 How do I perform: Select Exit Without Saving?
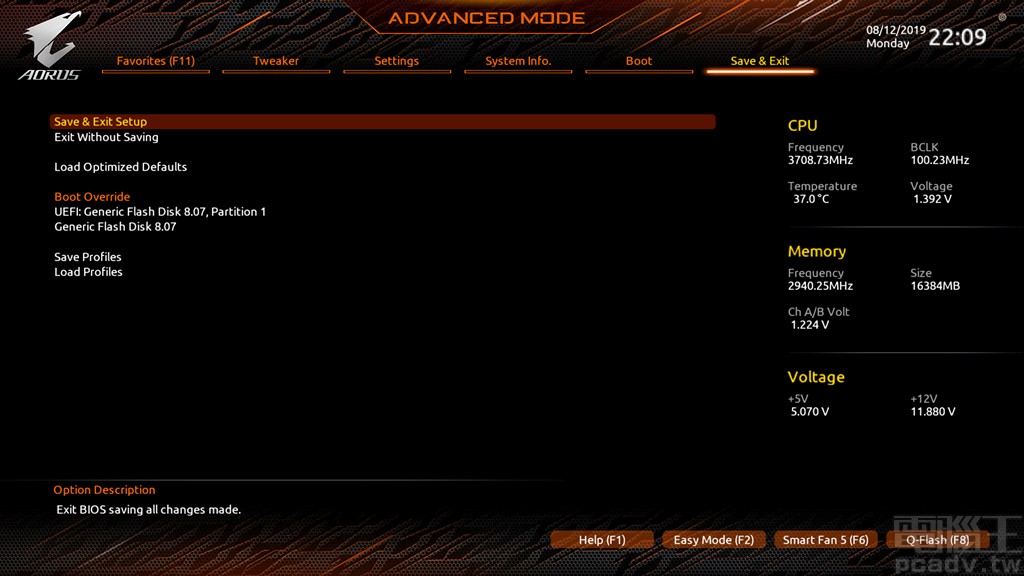pyautogui.click(x=106, y=137)
